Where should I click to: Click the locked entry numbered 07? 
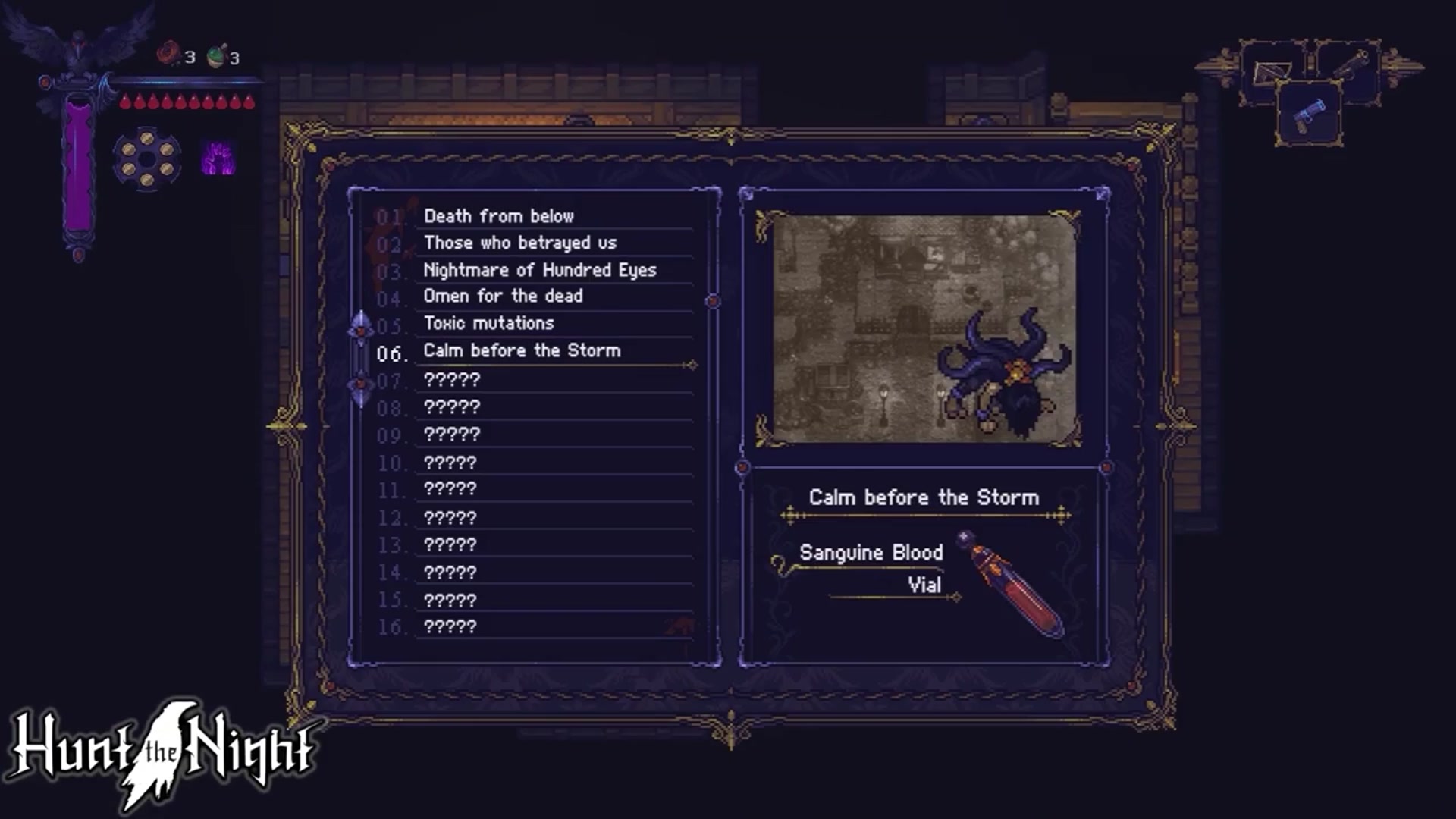(x=452, y=379)
